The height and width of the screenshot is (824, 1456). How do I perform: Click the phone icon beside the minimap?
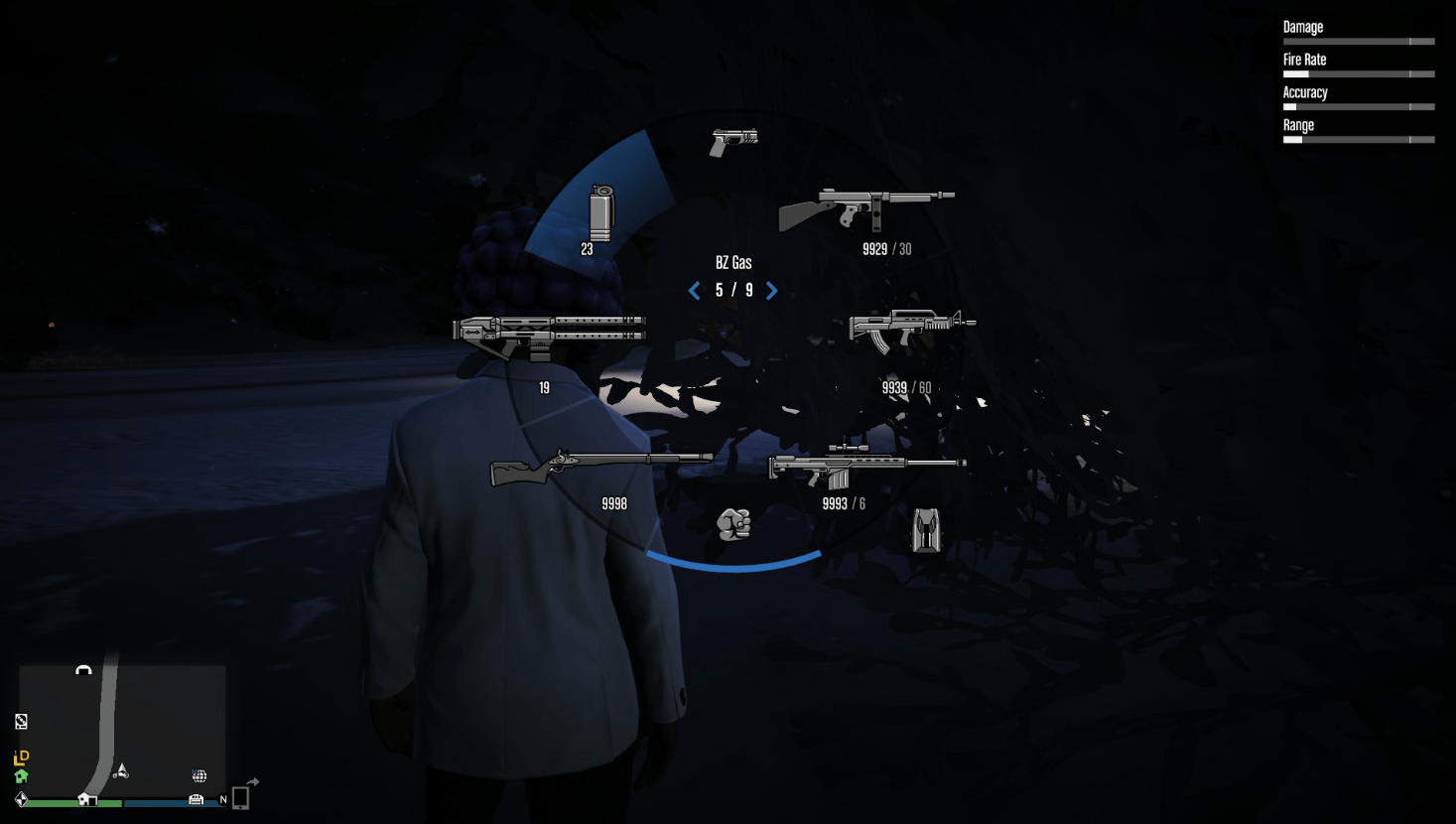coord(241,799)
